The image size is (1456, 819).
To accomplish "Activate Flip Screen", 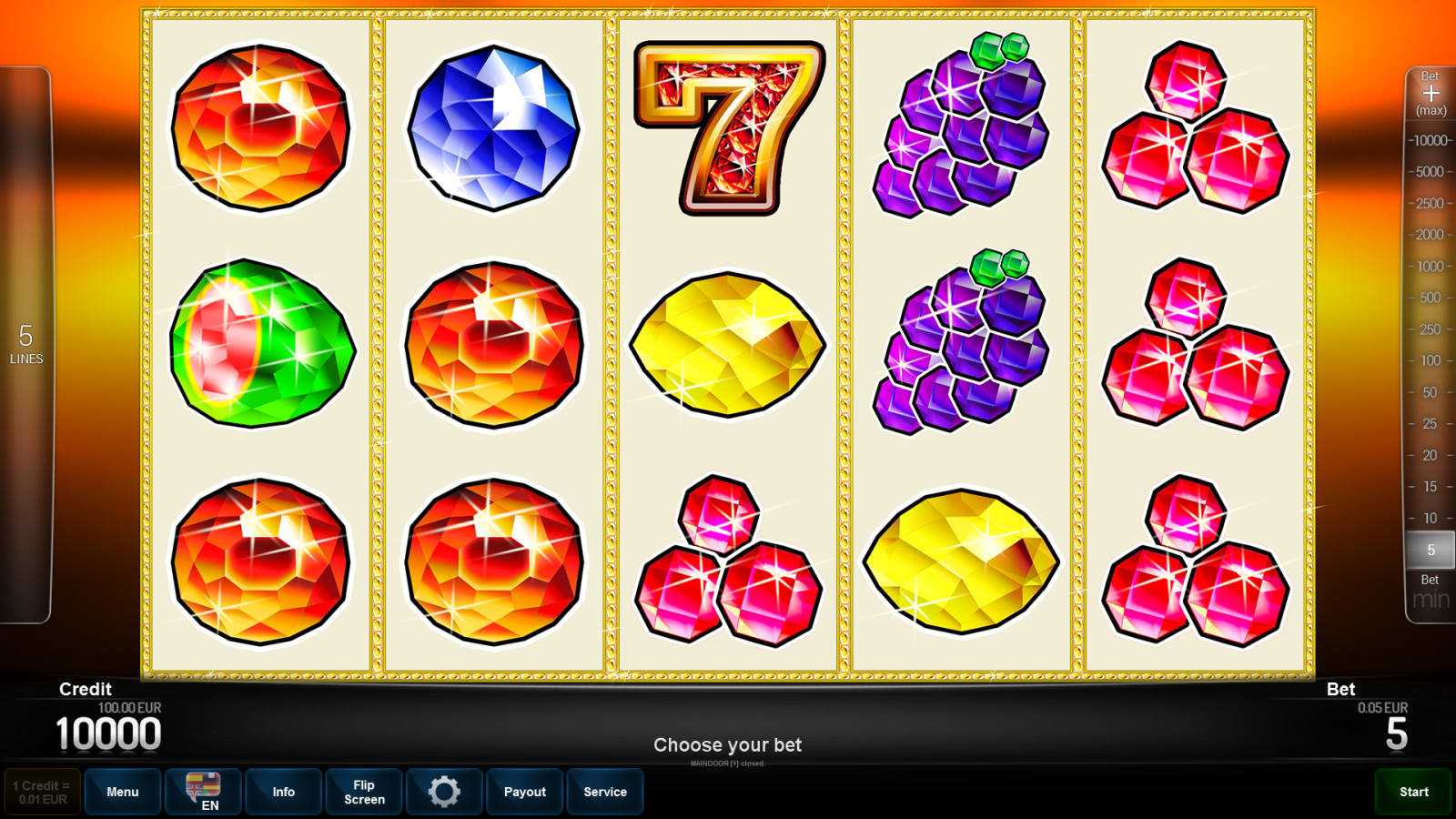I will (x=363, y=792).
